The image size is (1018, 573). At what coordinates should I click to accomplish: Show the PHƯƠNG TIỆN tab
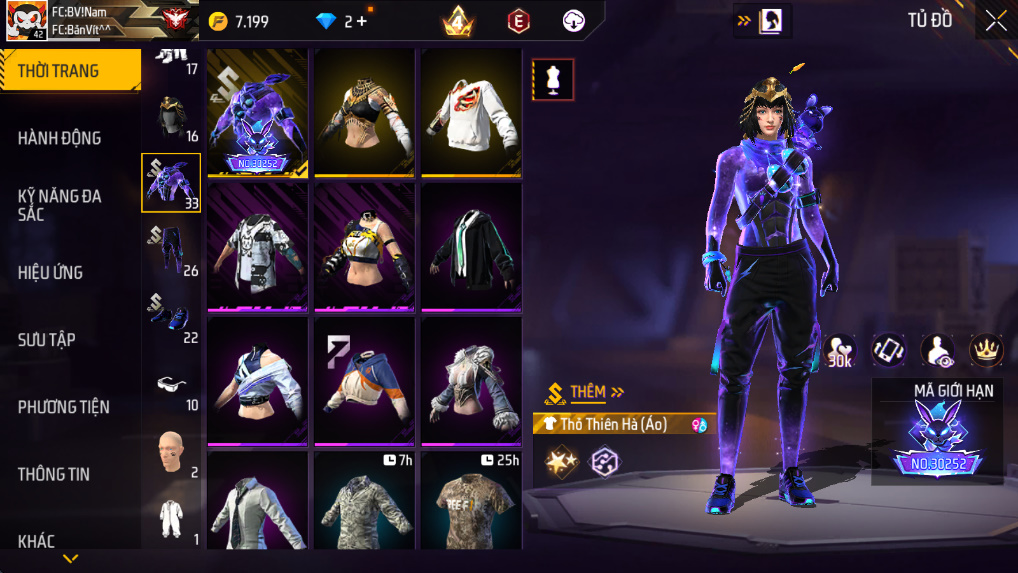(63, 407)
